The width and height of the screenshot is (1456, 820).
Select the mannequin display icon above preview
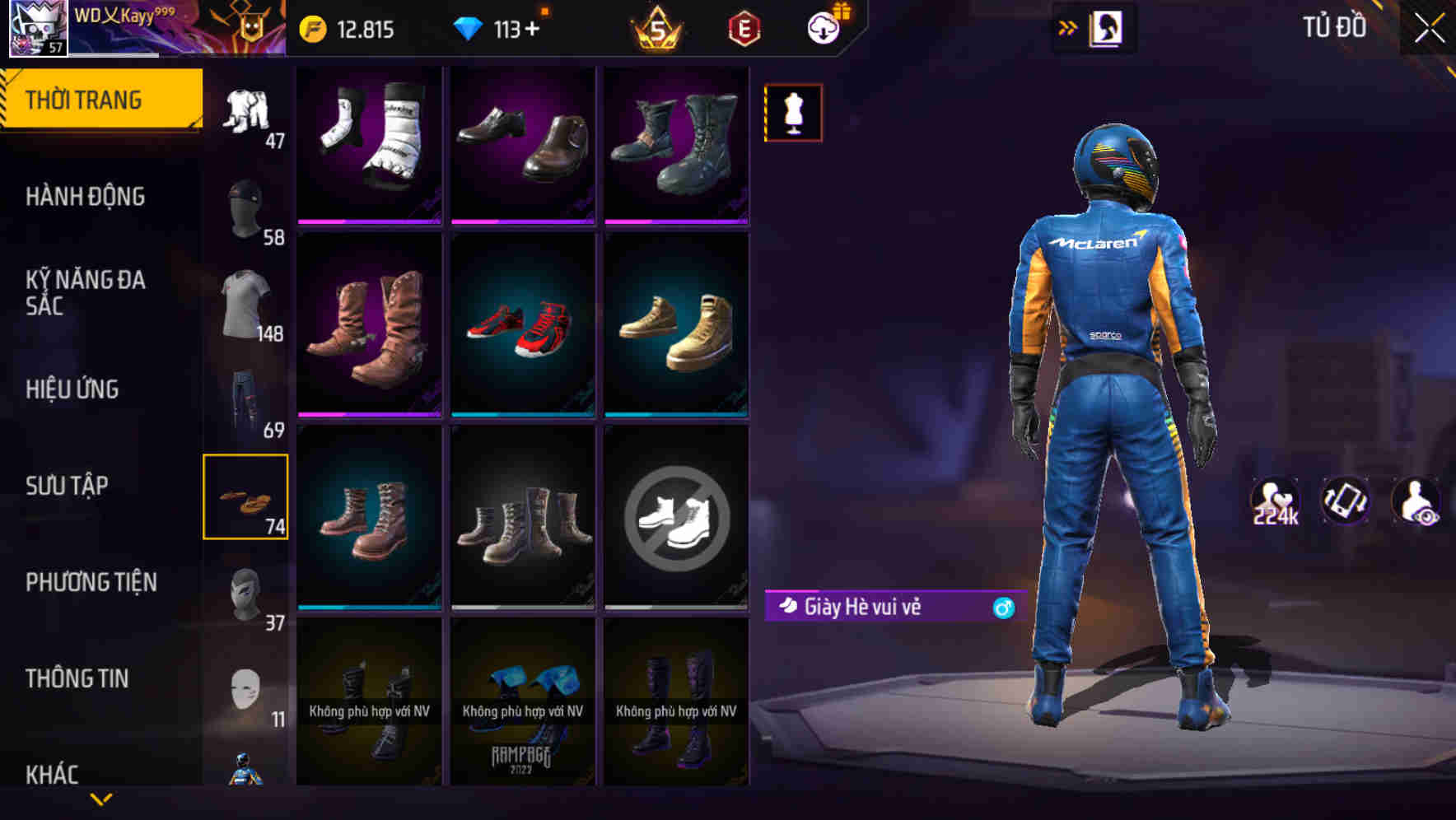792,112
